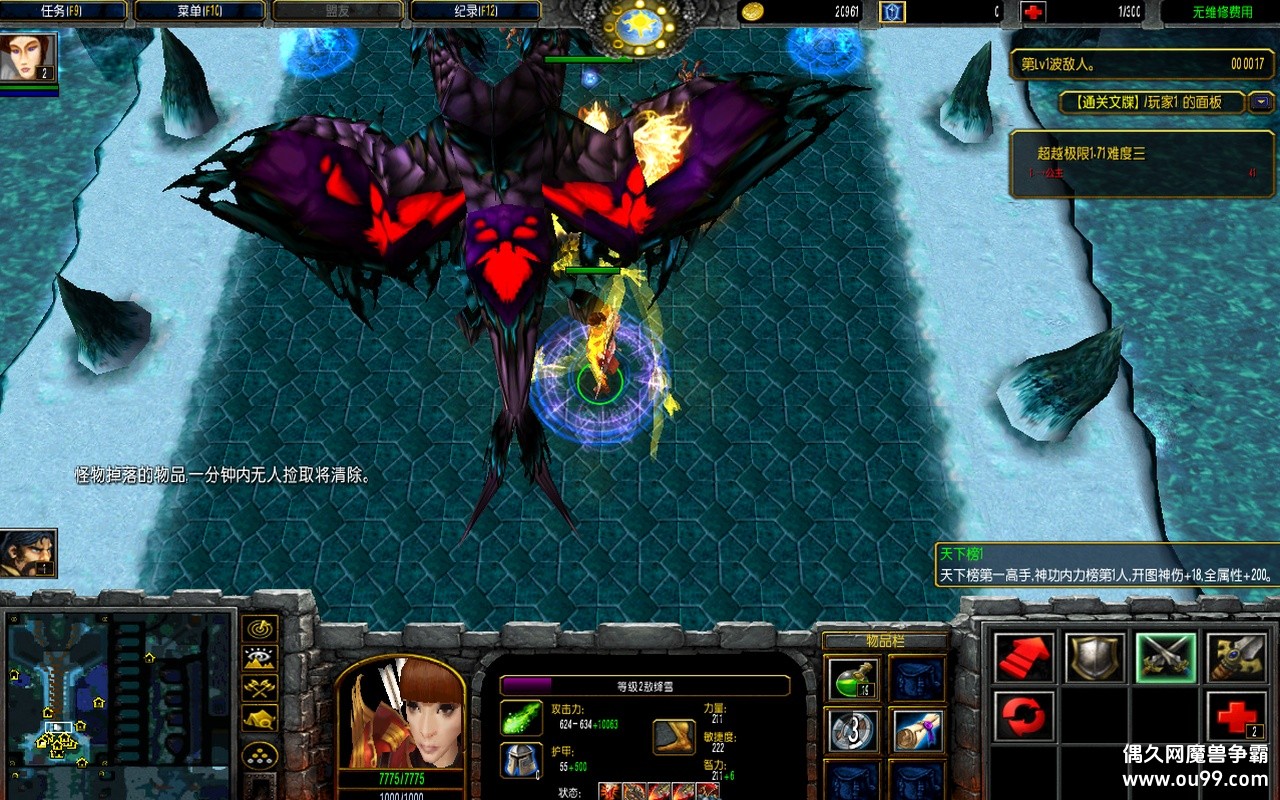This screenshot has height=800, width=1280.
Task: Use the scroll item with purple ribbon
Action: coord(916,732)
